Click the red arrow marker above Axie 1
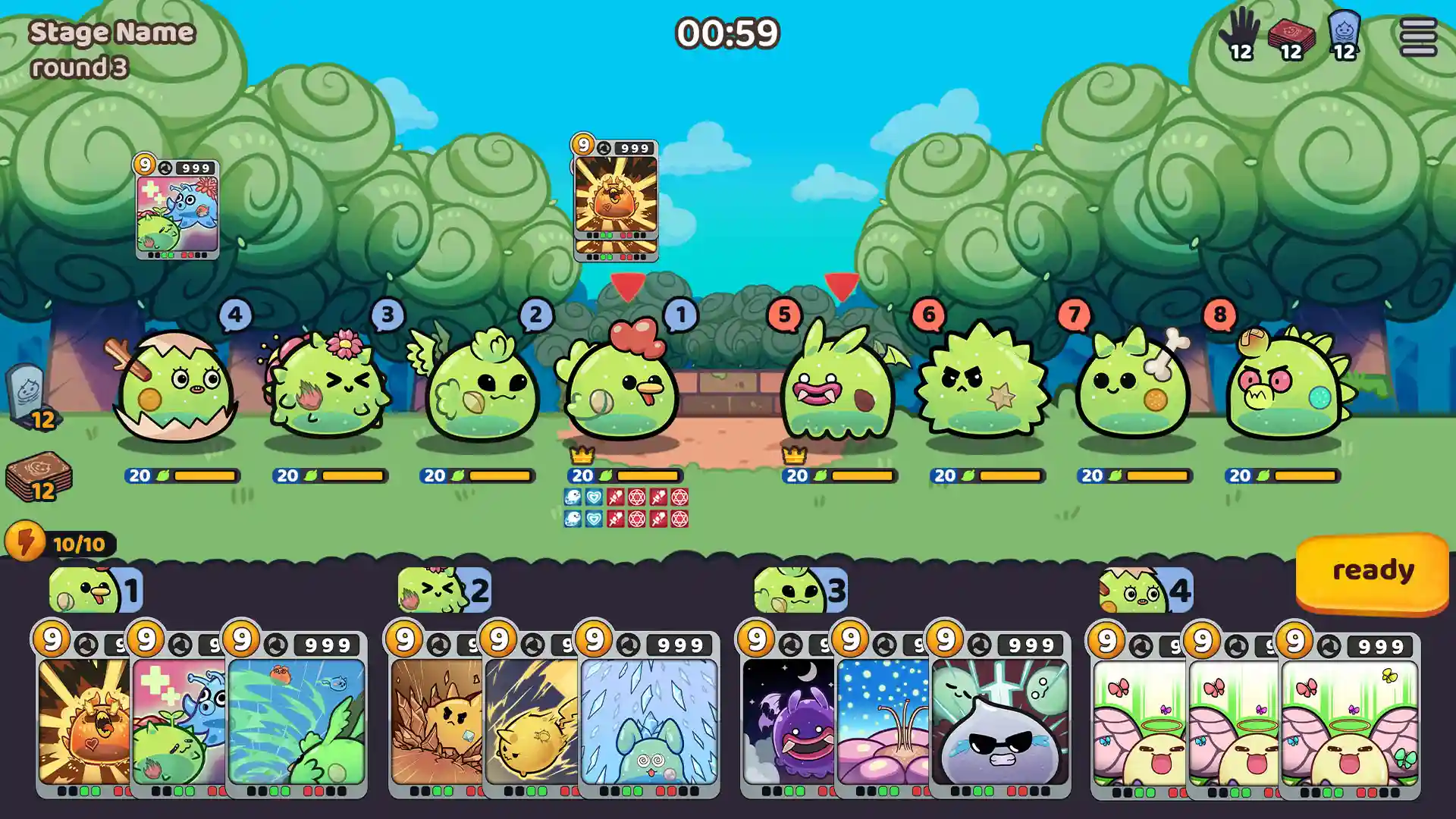 (629, 287)
